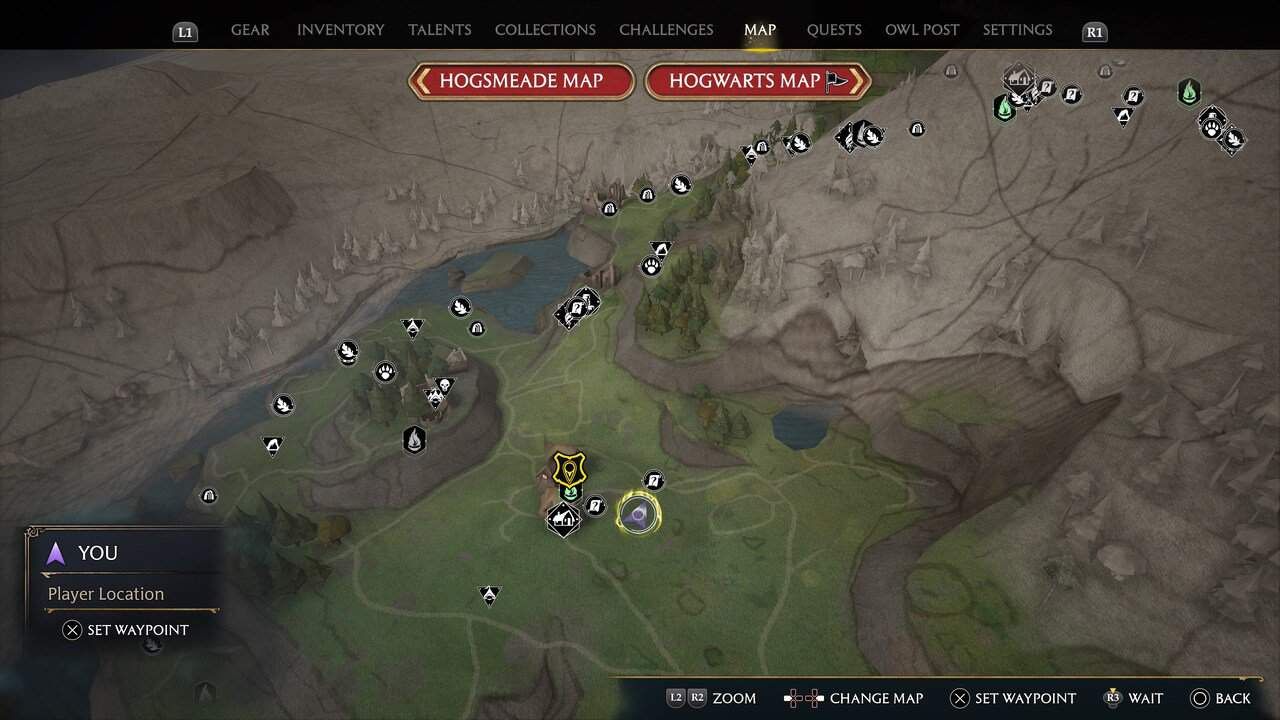Open the Quests tab

(x=834, y=30)
